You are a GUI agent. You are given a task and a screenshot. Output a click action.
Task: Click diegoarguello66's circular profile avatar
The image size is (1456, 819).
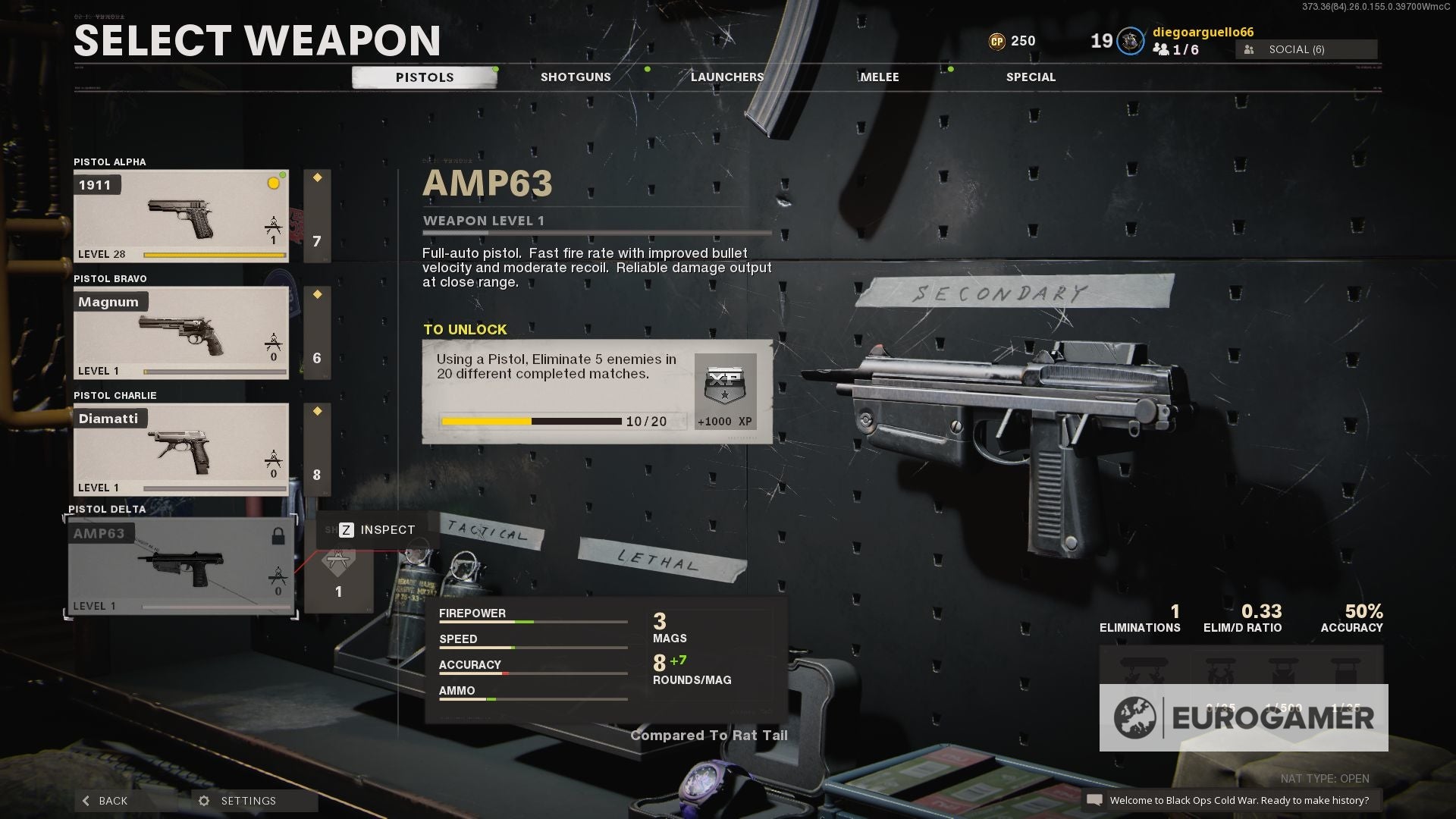click(1130, 41)
